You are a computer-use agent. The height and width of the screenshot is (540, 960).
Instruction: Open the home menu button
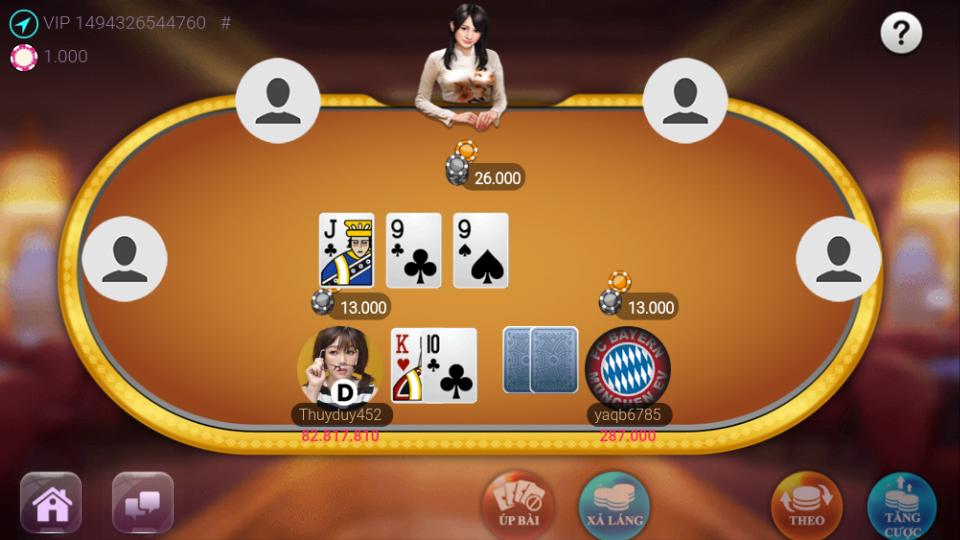[x=51, y=502]
